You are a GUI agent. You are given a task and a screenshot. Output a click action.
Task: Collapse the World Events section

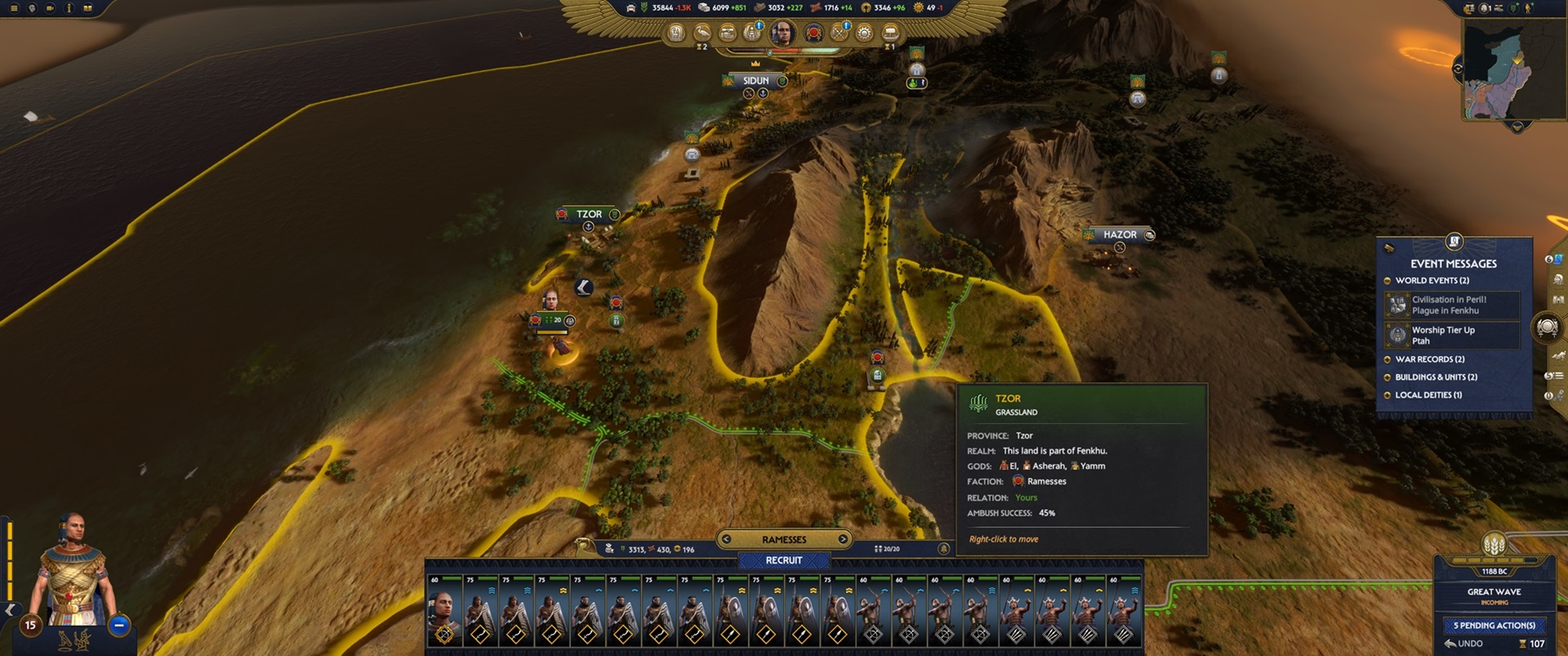point(1386,280)
